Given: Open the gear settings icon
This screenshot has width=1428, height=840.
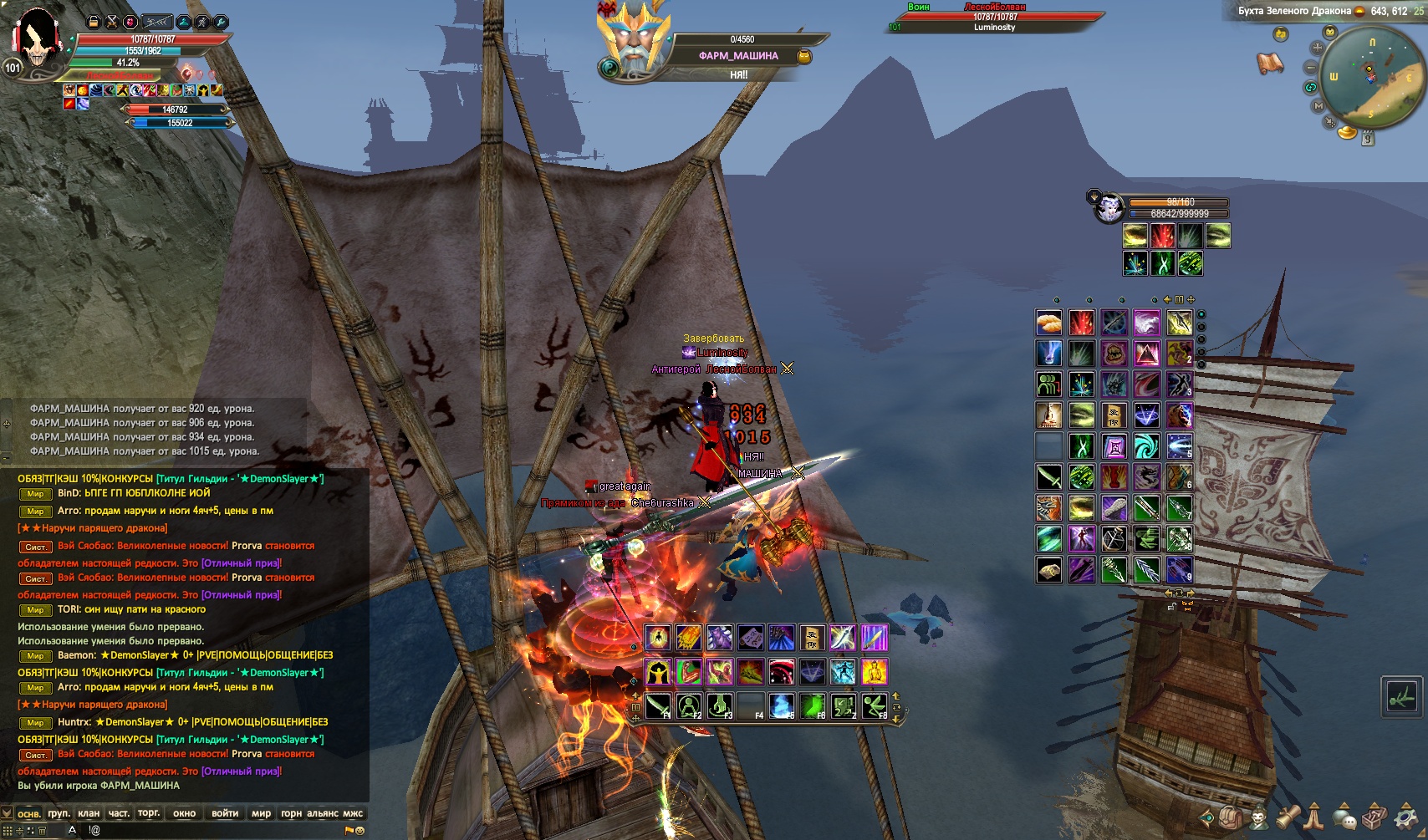Looking at the screenshot, I should (x=1407, y=817).
